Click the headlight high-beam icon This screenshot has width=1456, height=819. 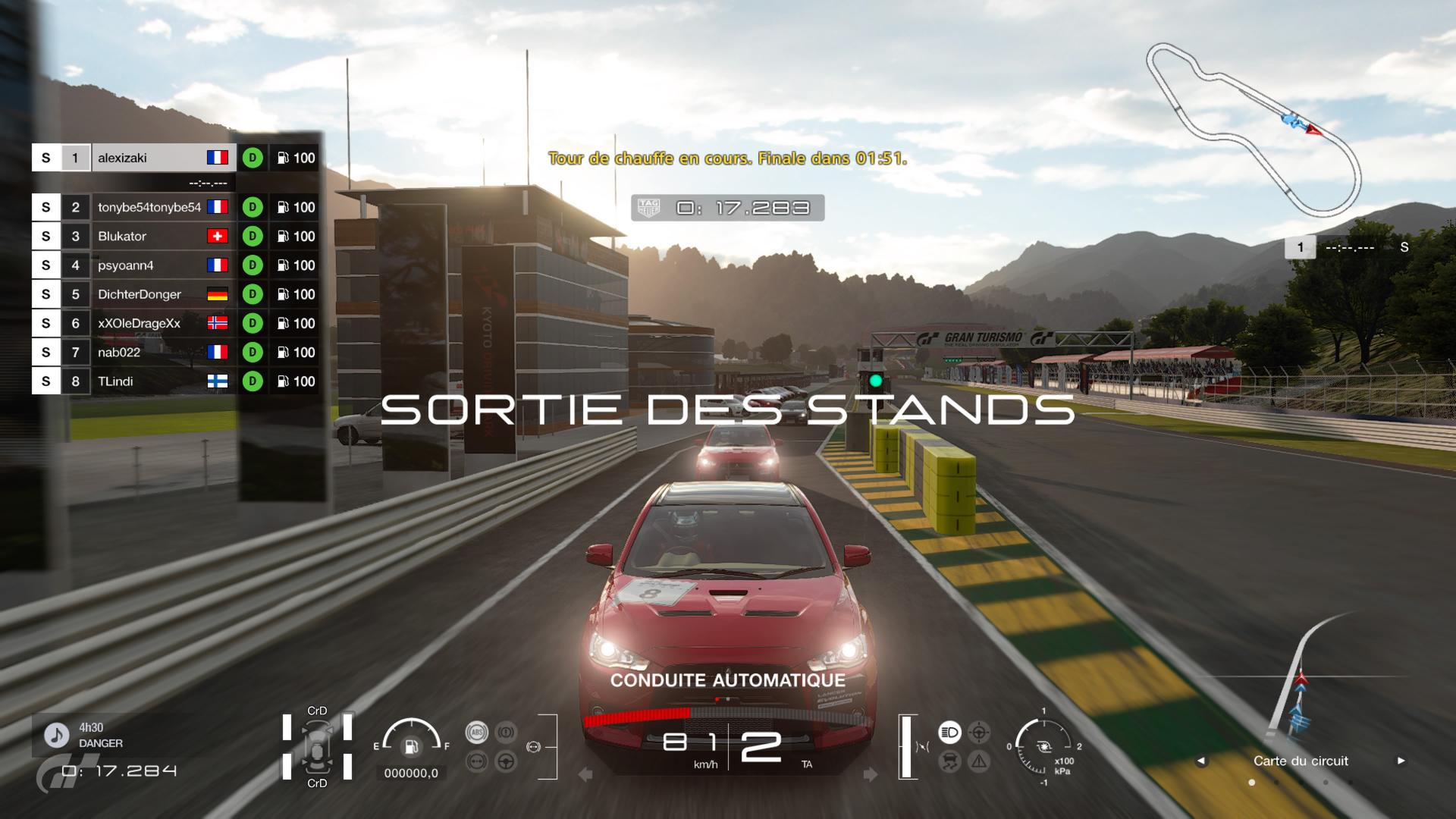(949, 732)
